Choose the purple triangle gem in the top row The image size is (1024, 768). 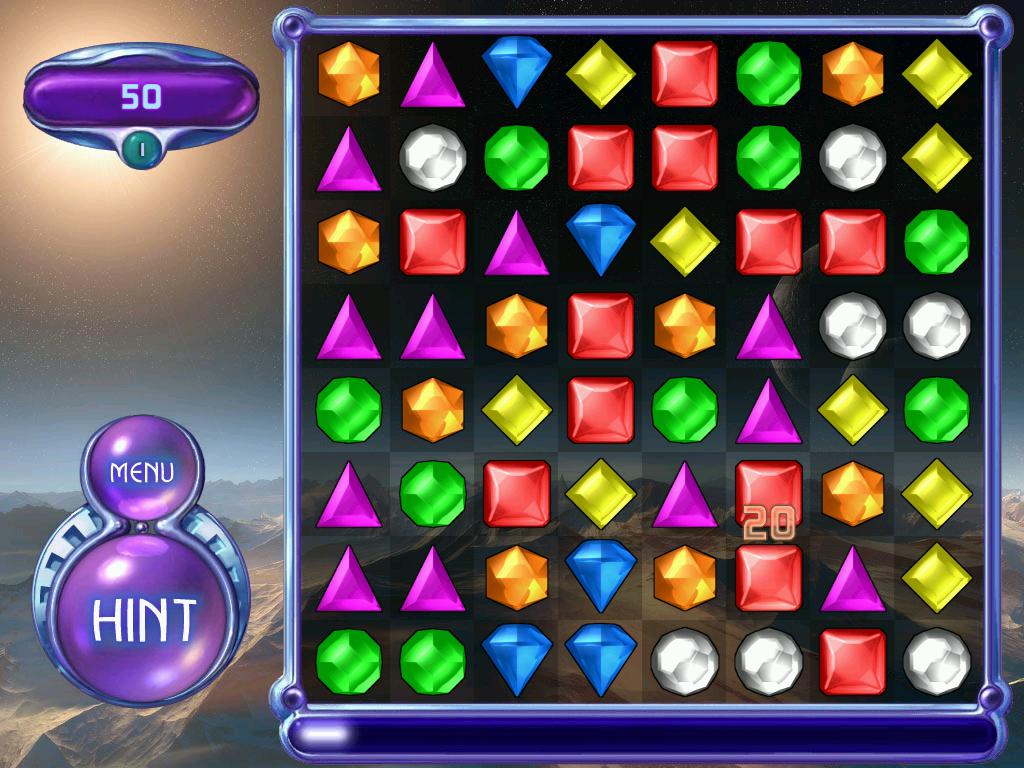(433, 76)
